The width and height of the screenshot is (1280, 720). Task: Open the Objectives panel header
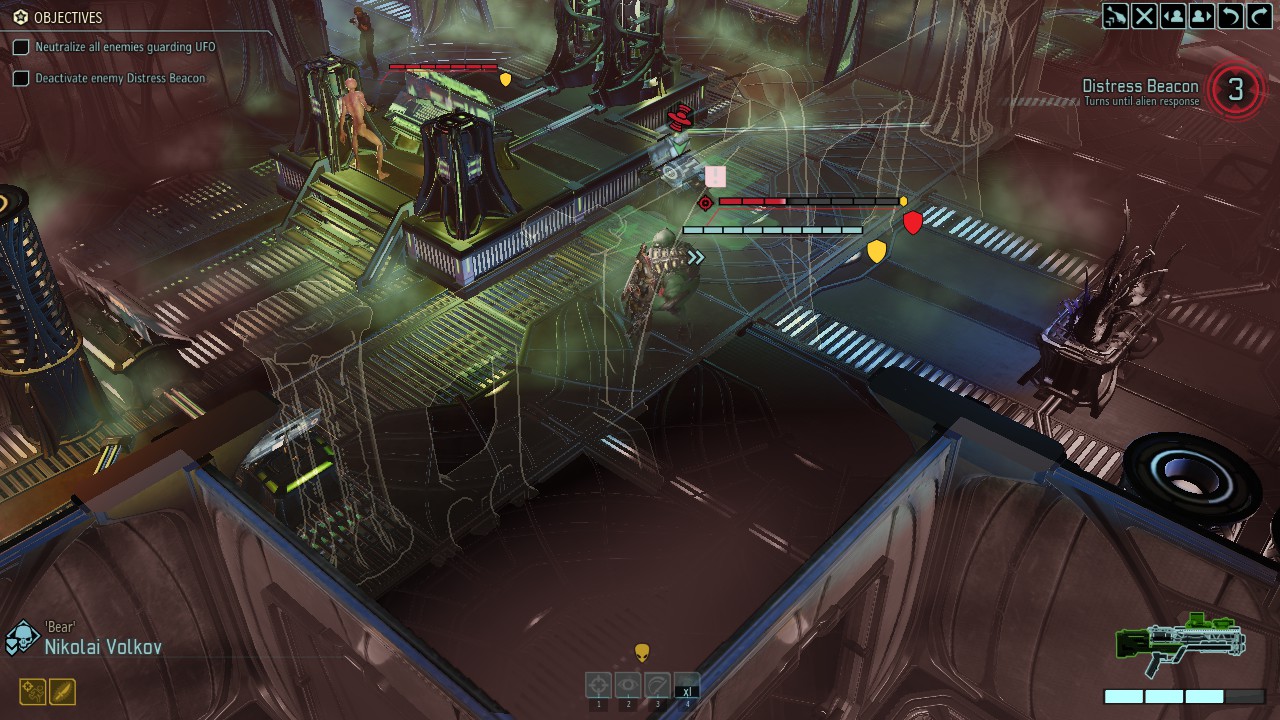[x=60, y=17]
